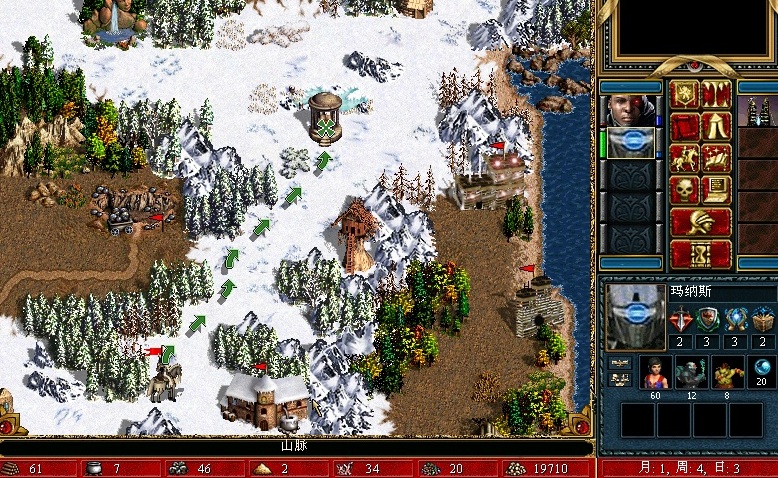This screenshot has height=478, width=778.
Task: Open the quest log scroll button
Action: coord(684,127)
